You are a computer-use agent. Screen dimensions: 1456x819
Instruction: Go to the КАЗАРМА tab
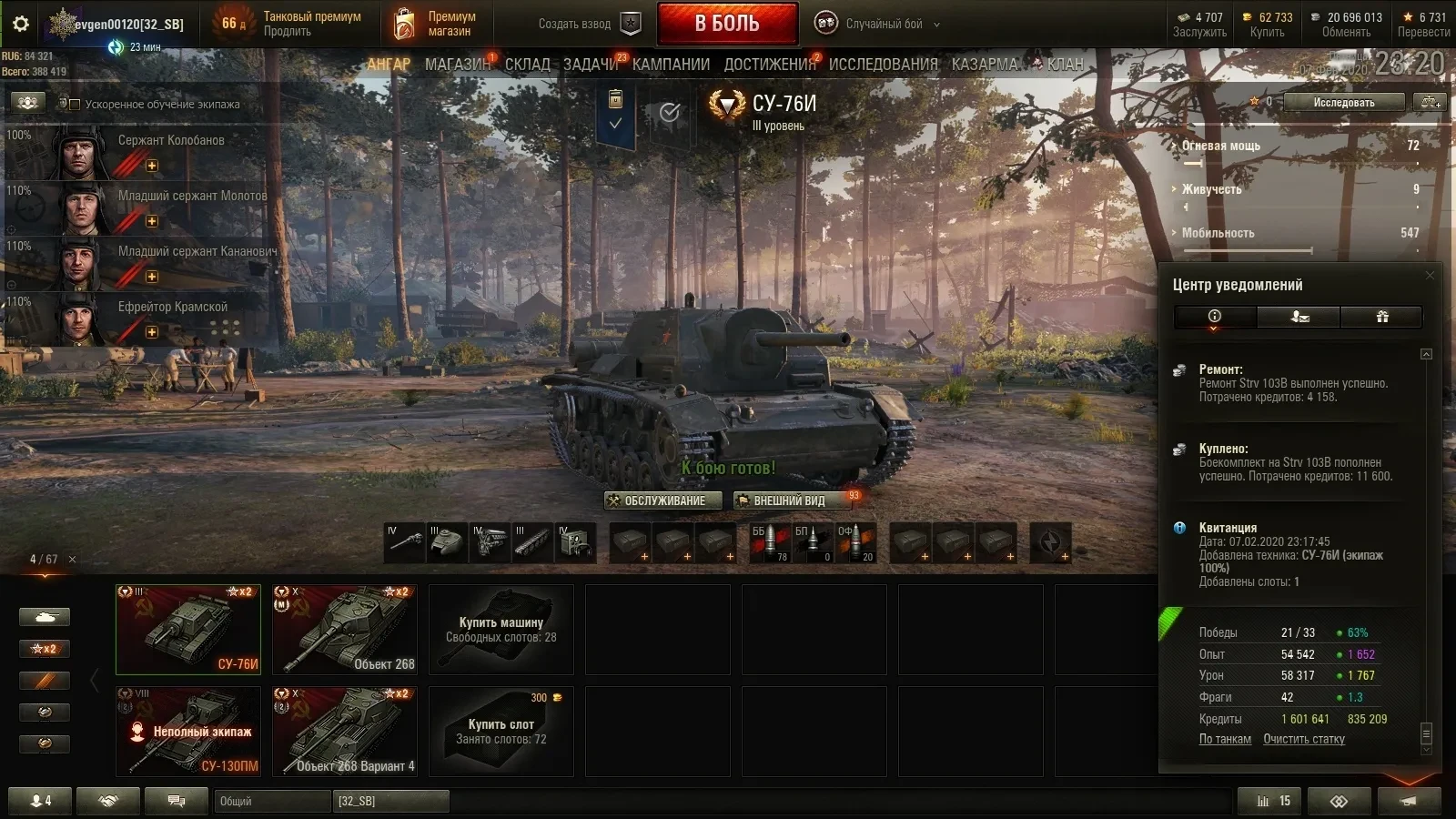(x=985, y=65)
